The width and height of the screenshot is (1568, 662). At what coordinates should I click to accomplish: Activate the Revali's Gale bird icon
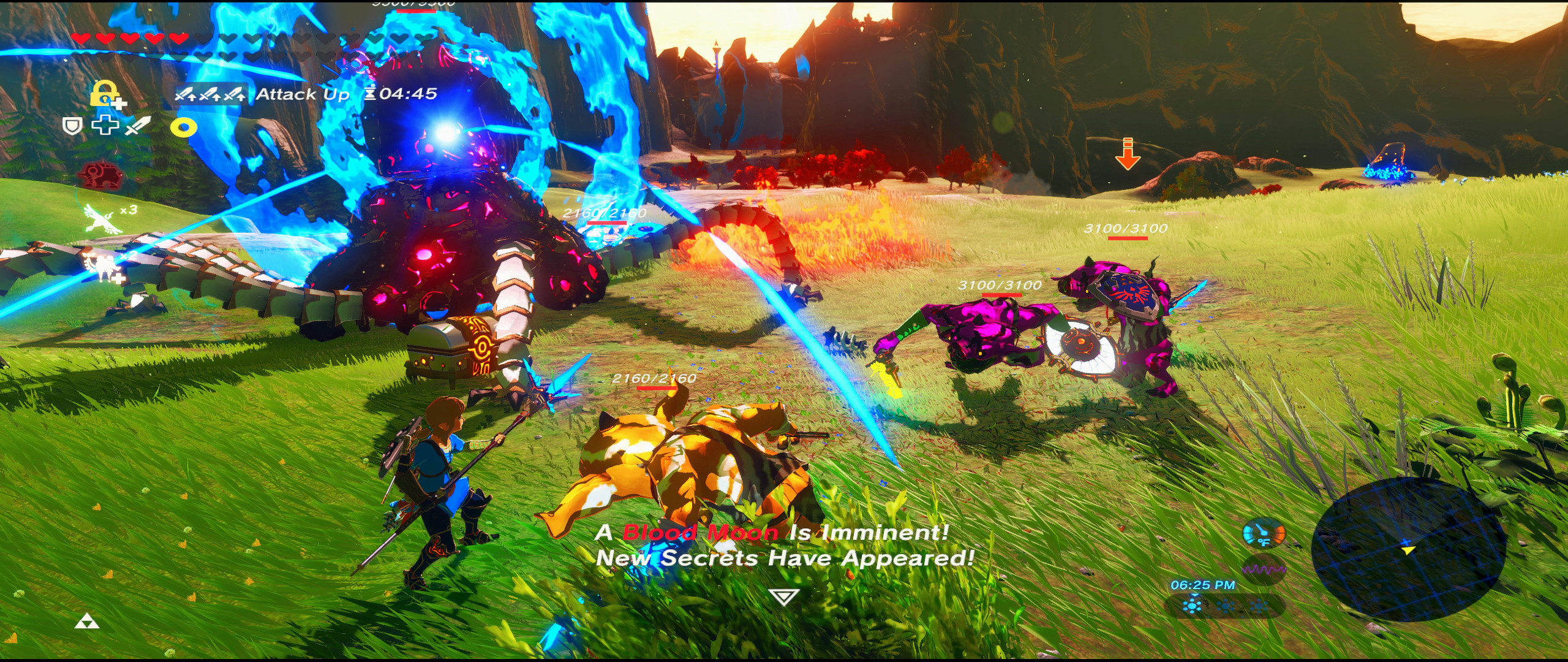(x=102, y=219)
